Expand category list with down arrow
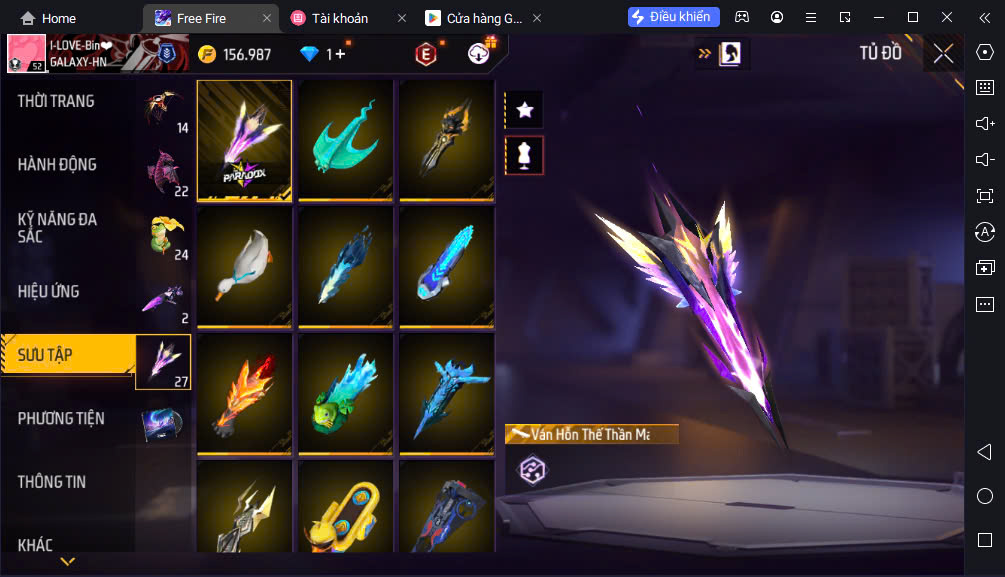 67,562
